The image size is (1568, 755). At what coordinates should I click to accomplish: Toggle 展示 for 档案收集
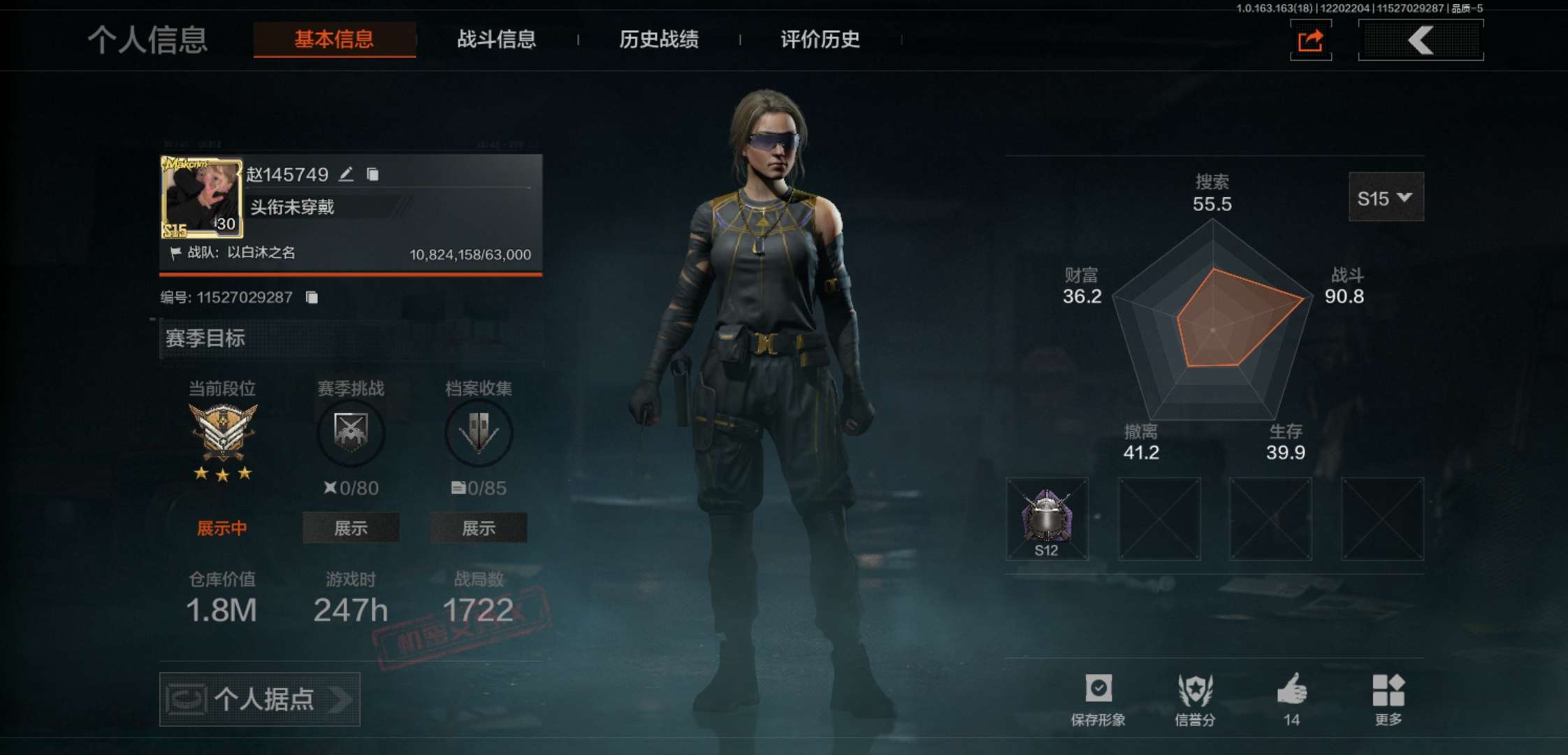479,528
